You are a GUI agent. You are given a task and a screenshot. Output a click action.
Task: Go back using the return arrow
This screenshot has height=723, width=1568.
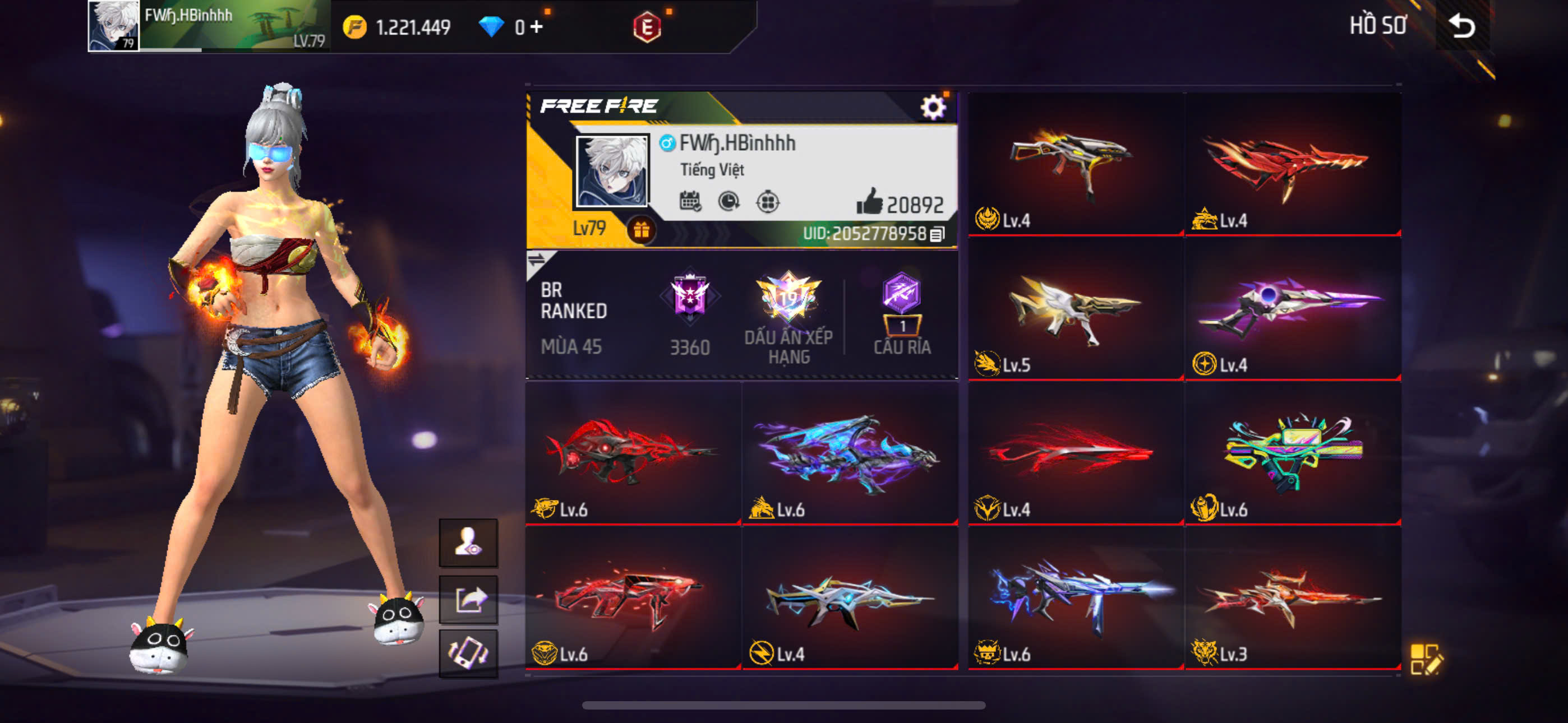click(x=1461, y=26)
